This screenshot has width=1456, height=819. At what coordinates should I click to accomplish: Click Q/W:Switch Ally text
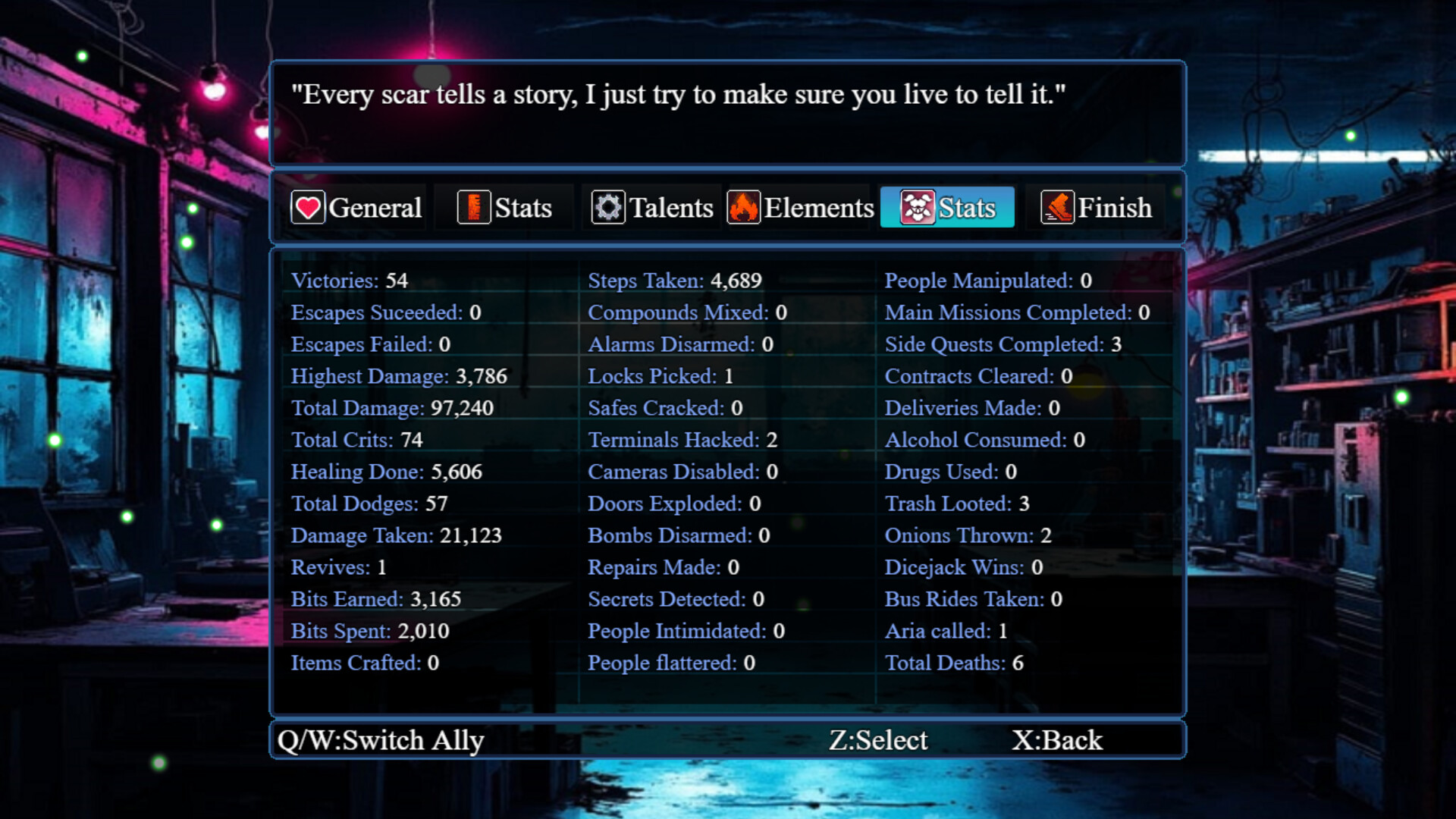pos(381,739)
